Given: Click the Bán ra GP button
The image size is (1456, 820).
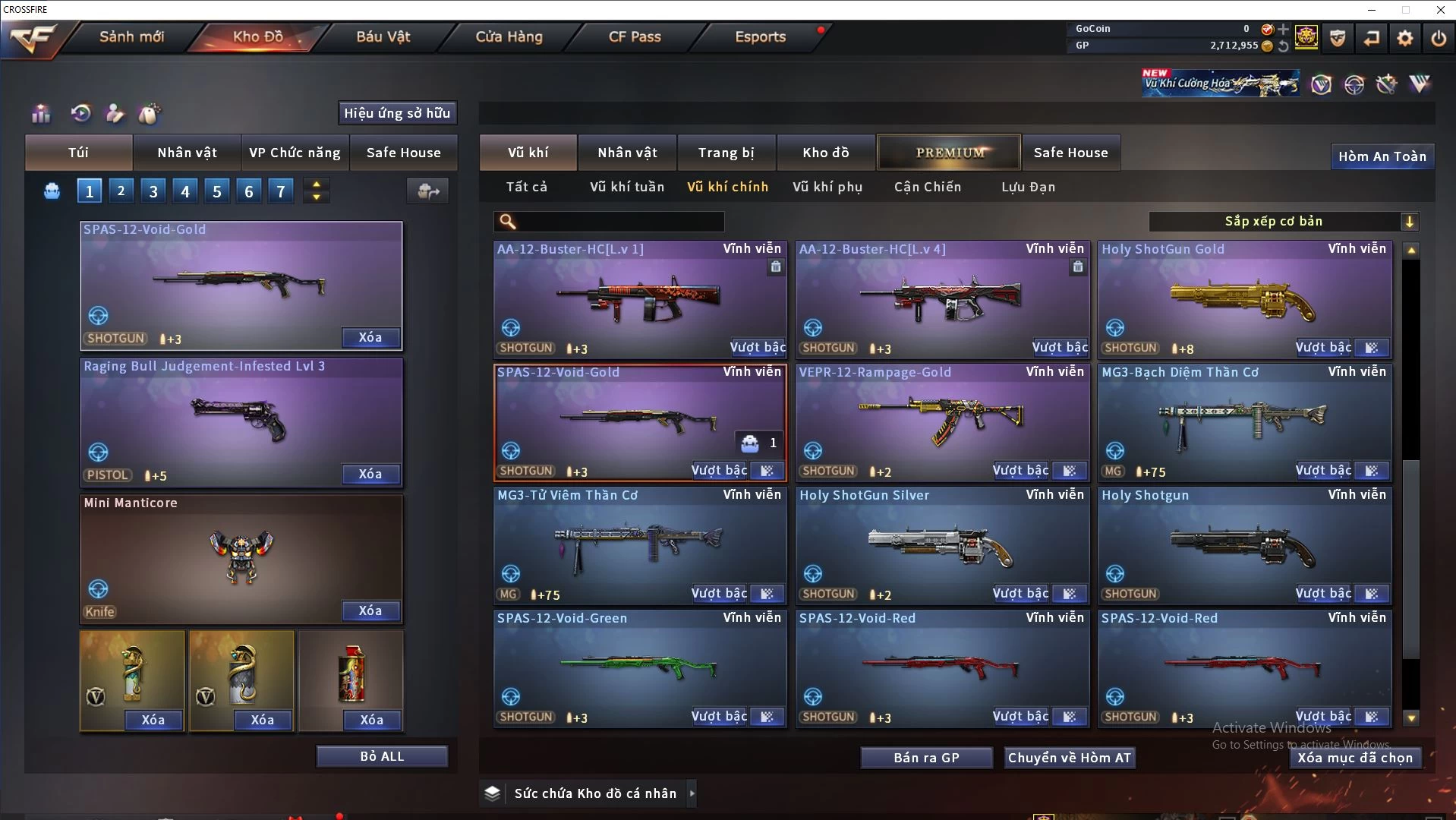Looking at the screenshot, I should point(926,758).
